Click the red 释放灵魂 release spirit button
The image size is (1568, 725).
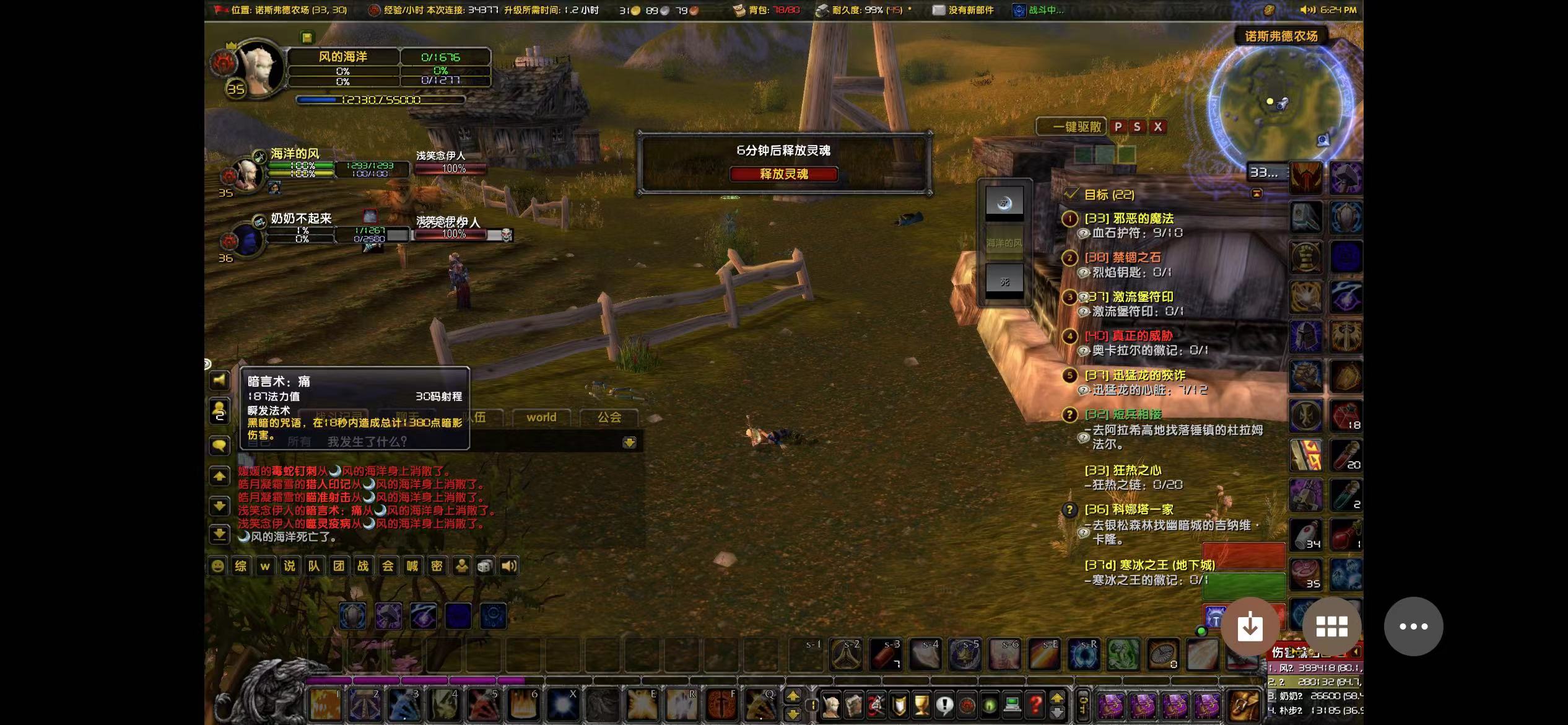tap(783, 174)
